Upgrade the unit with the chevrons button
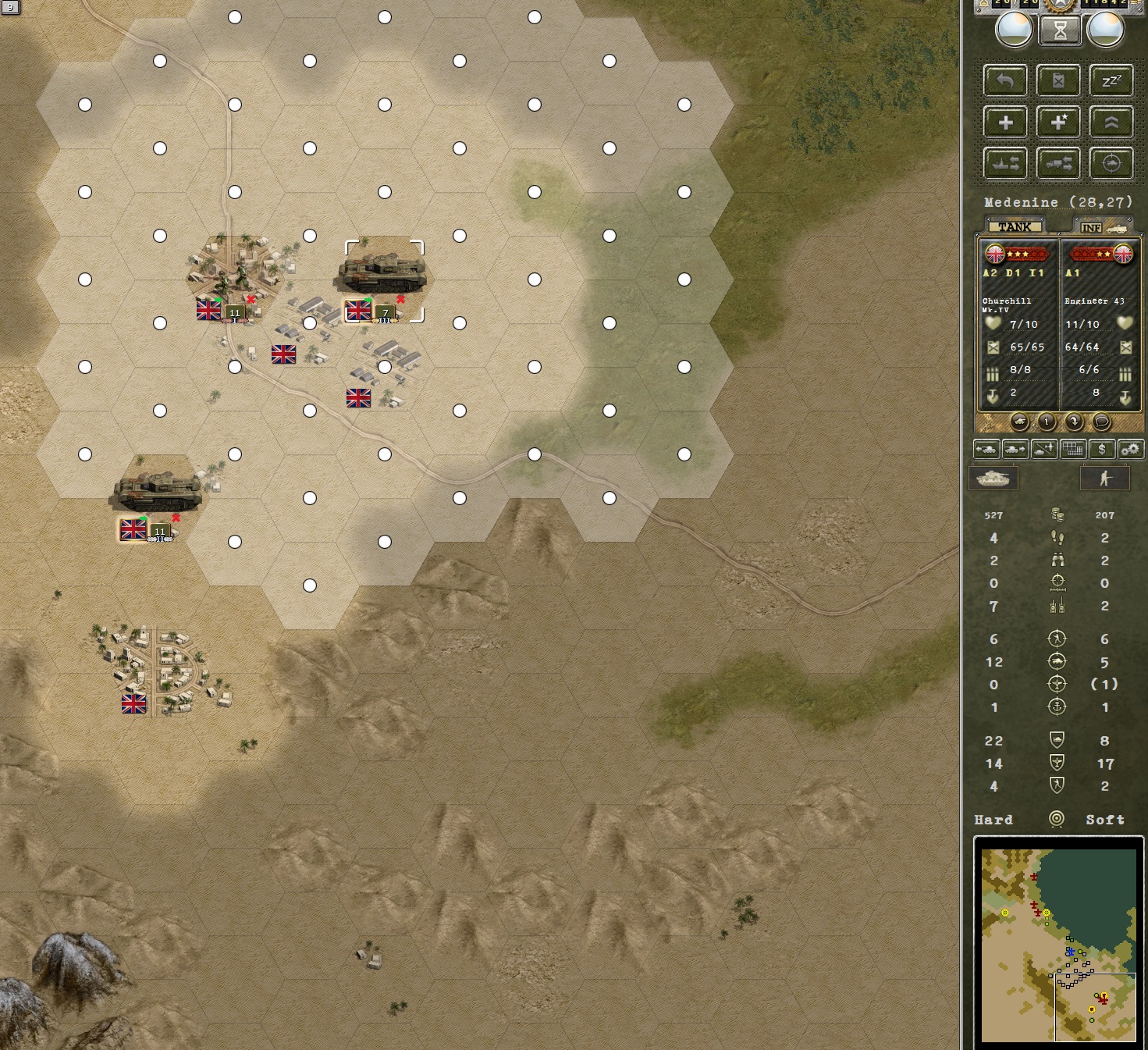The width and height of the screenshot is (1148, 1050). (1111, 123)
